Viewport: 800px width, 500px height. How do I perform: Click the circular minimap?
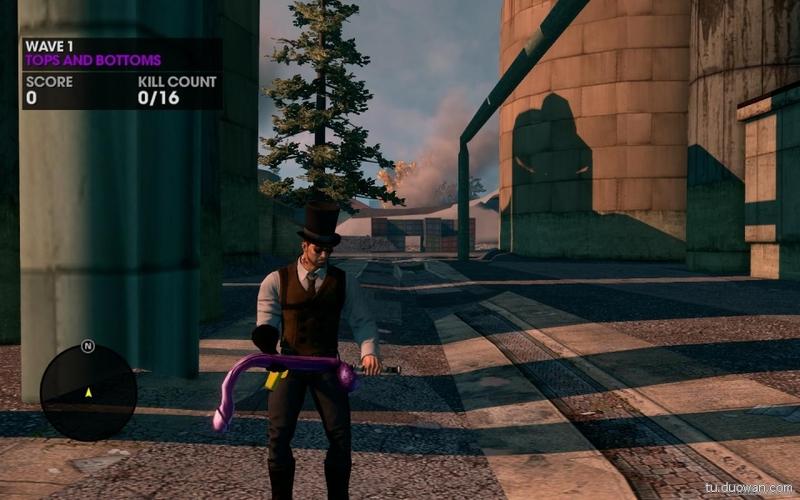pyautogui.click(x=88, y=392)
